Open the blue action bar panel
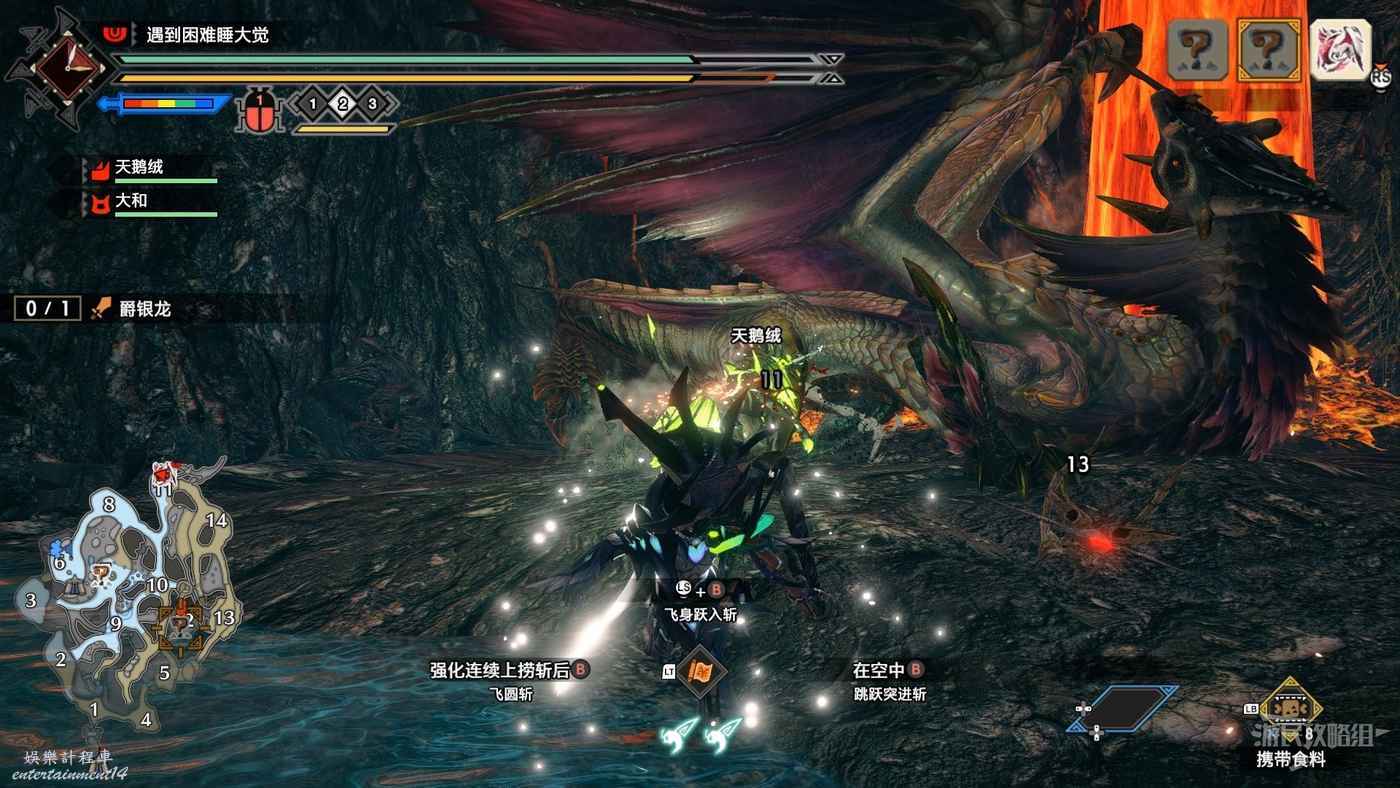1400x788 pixels. click(x=1125, y=708)
